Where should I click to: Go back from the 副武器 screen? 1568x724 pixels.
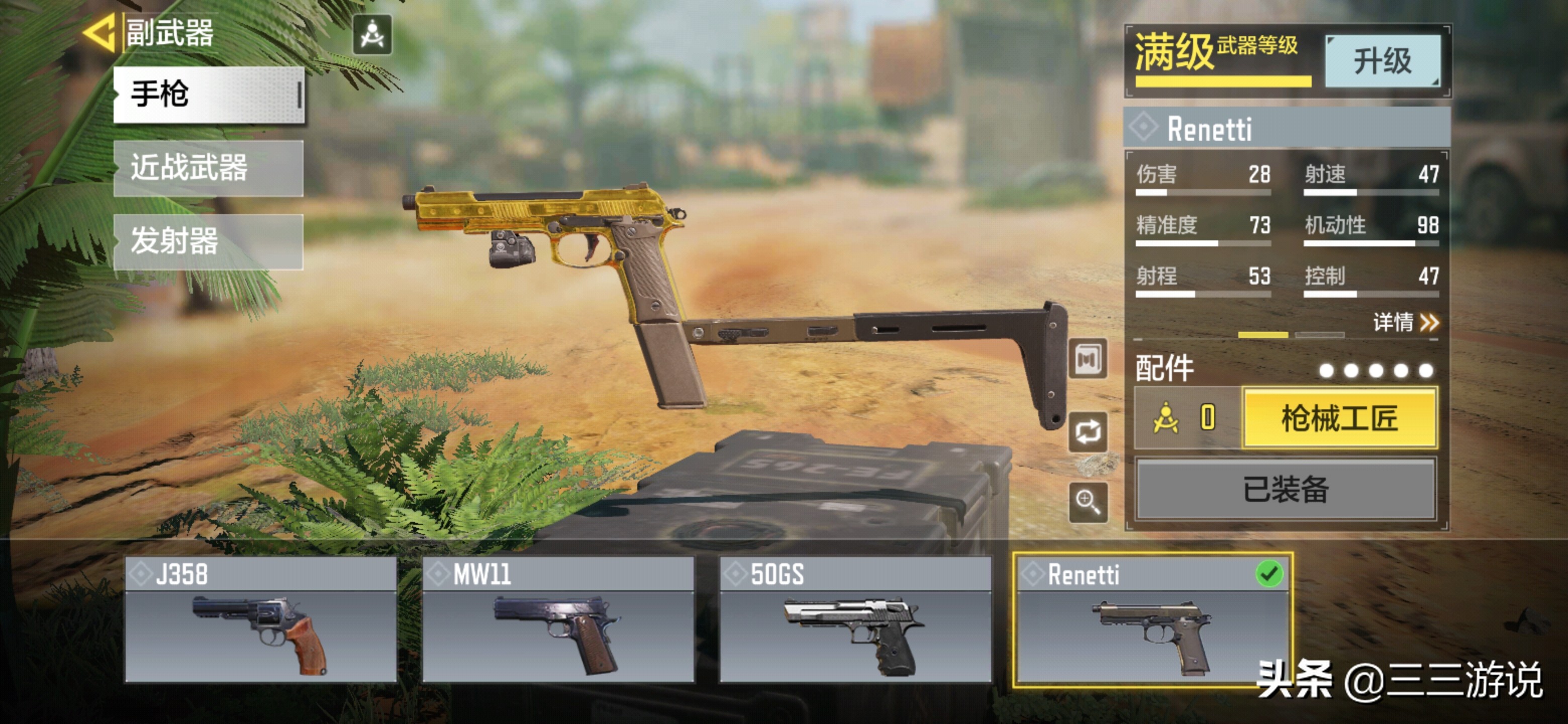click(x=99, y=34)
